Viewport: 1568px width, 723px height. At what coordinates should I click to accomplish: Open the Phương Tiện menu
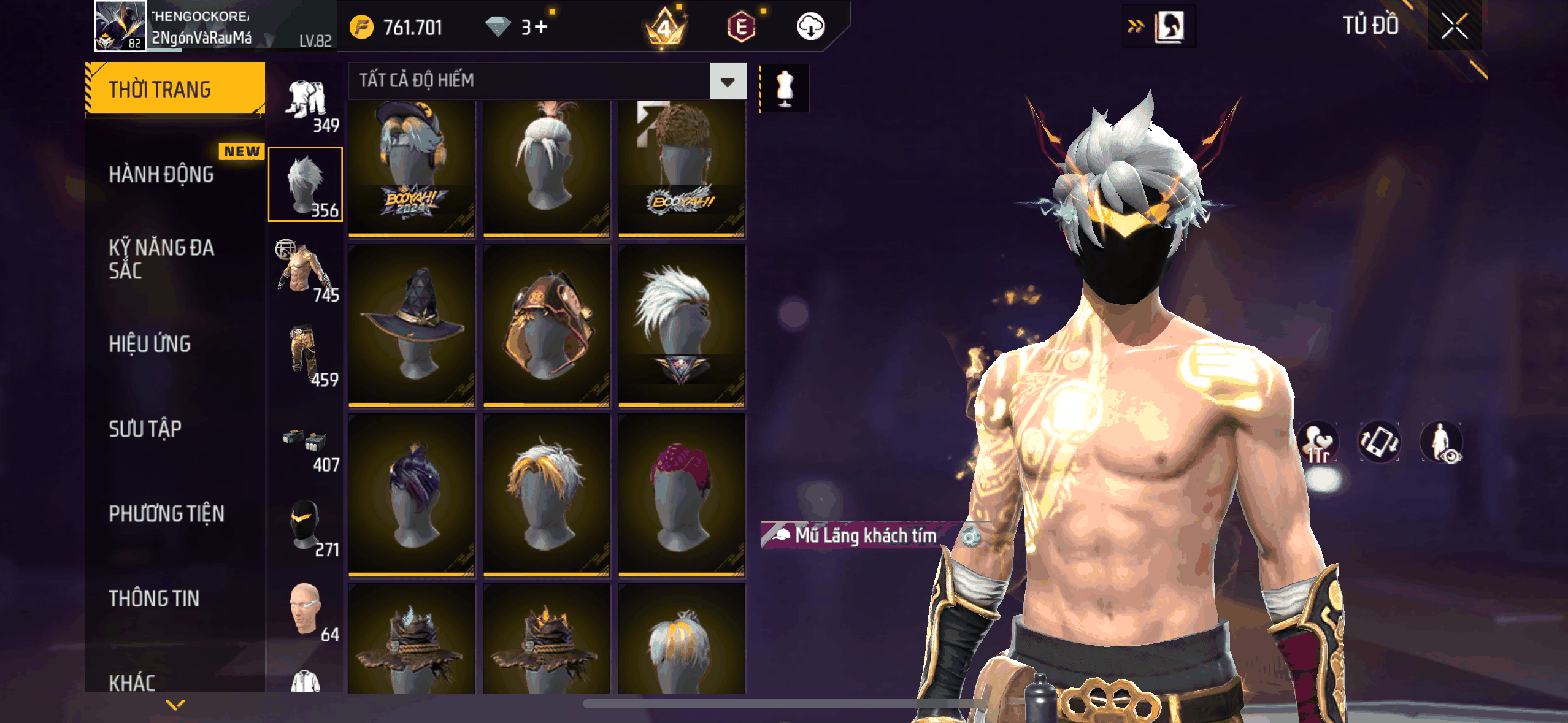click(x=166, y=513)
